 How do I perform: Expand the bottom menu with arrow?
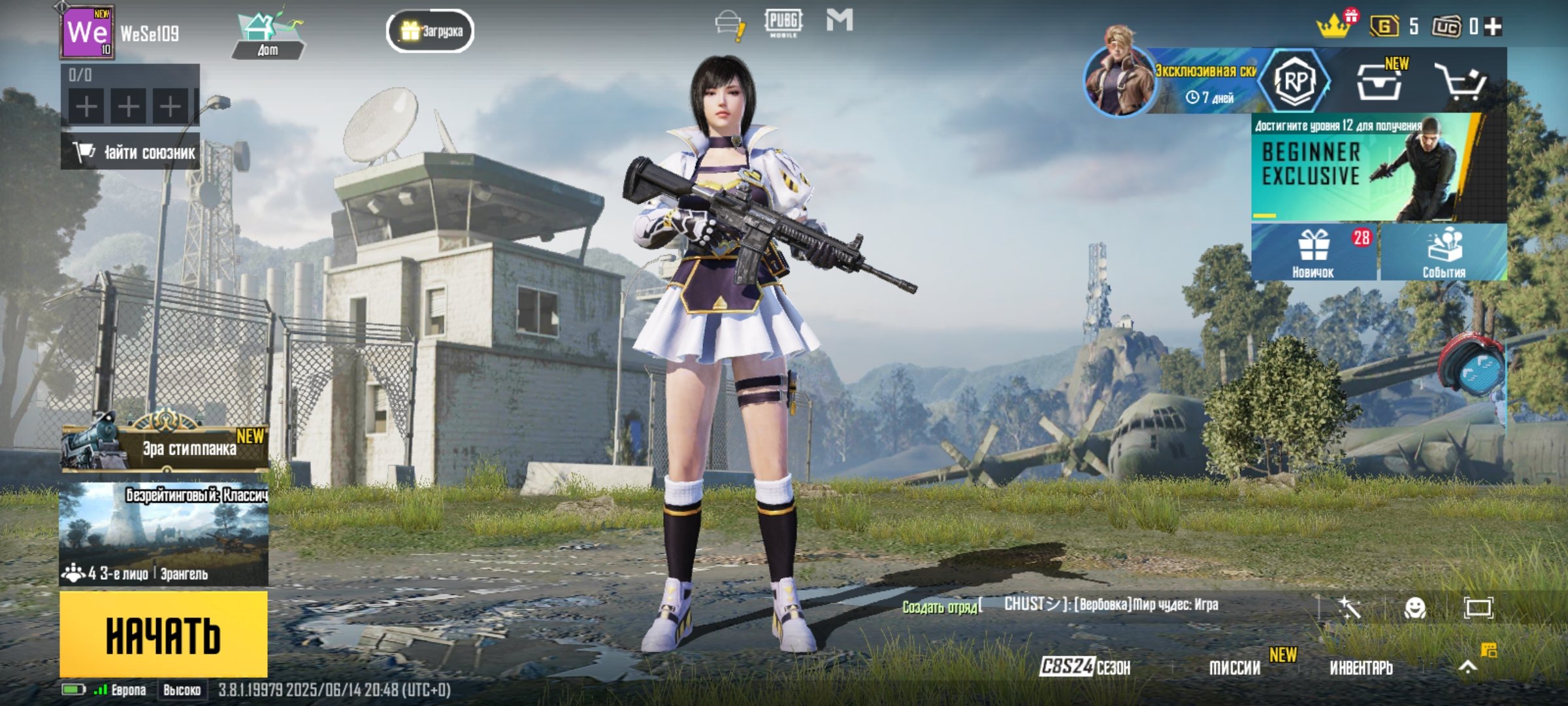tap(1468, 667)
